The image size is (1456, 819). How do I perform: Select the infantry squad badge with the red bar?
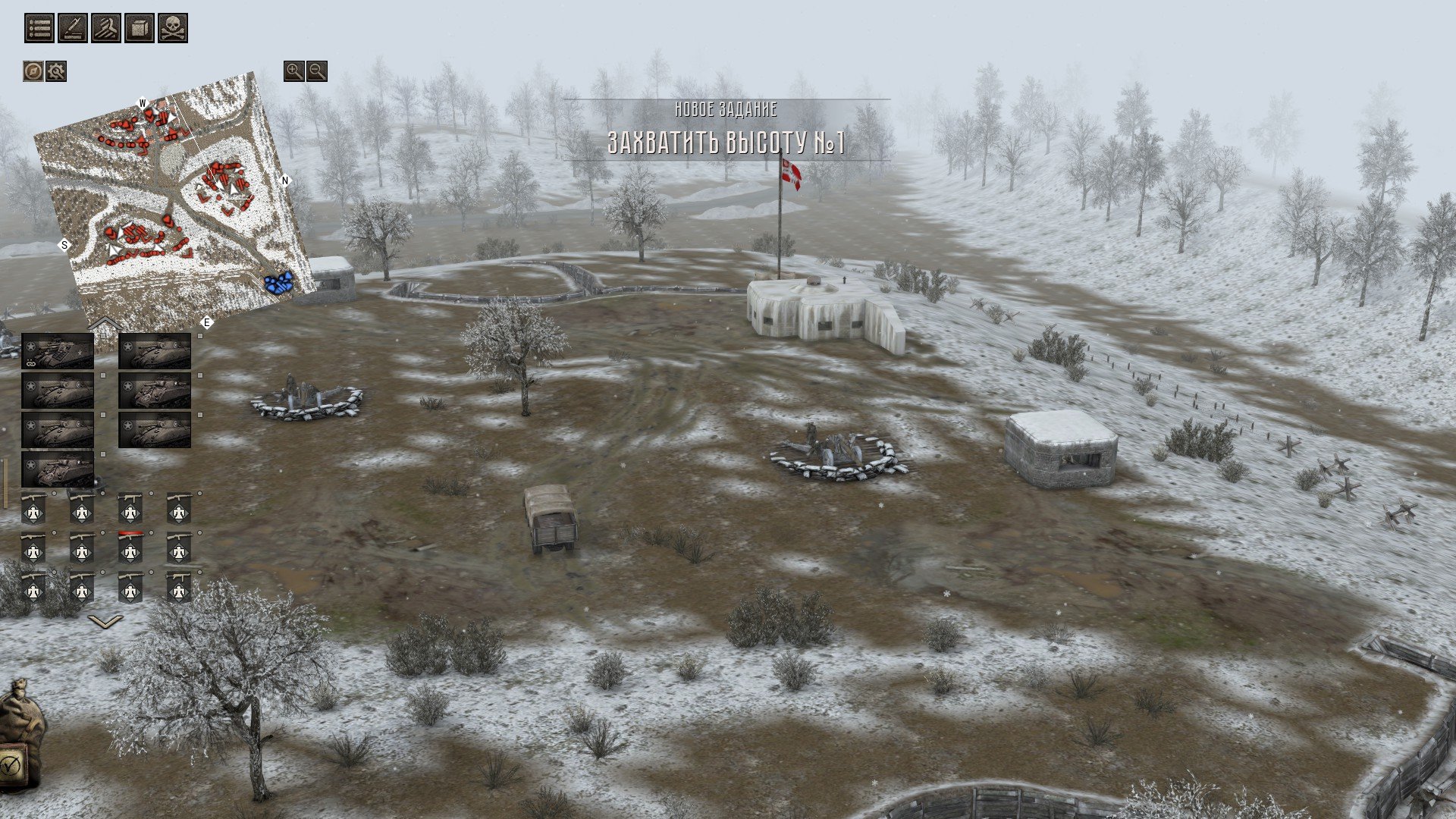[130, 548]
